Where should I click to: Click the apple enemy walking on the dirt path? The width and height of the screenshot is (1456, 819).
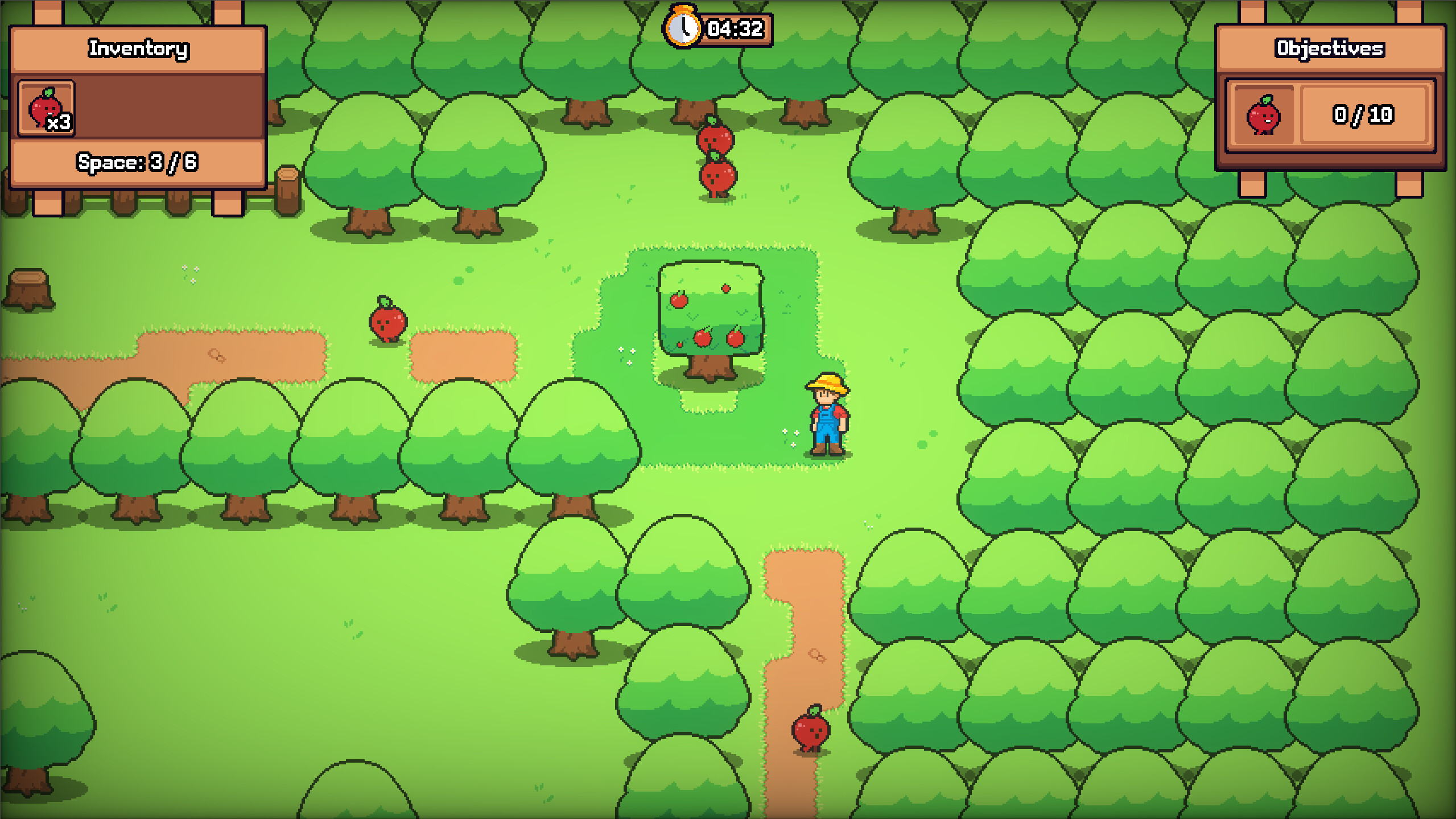[810, 732]
